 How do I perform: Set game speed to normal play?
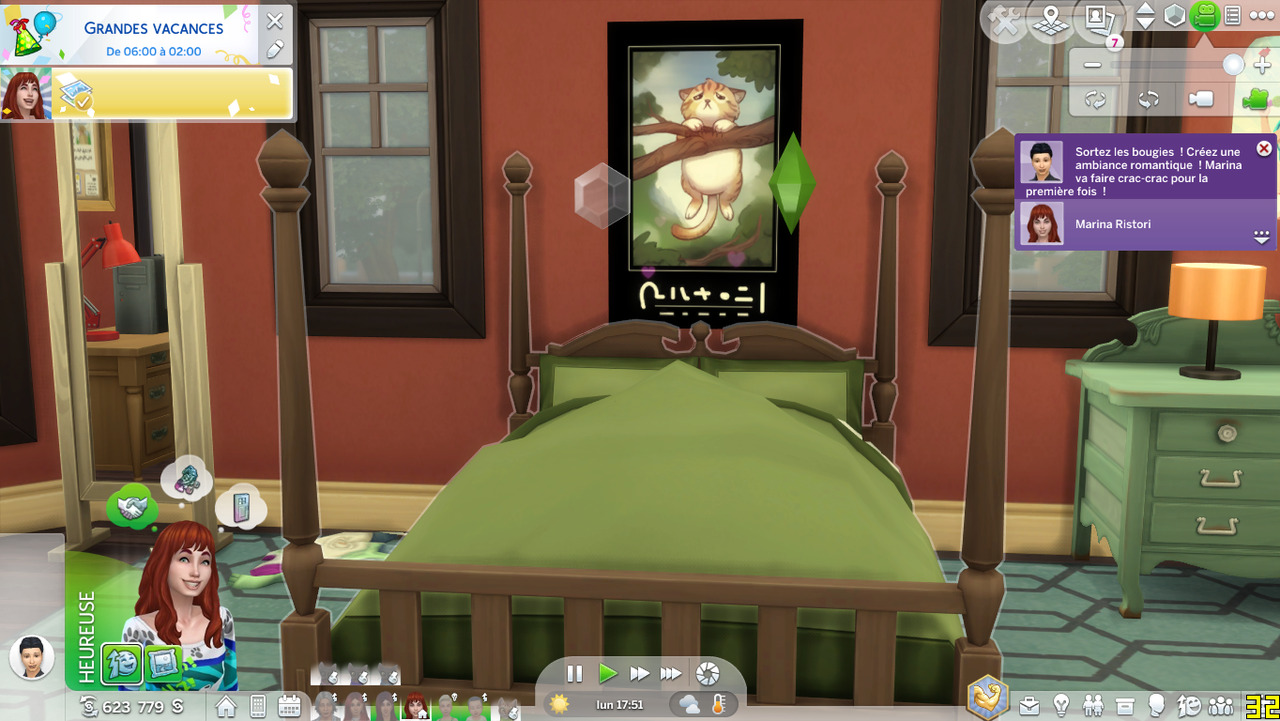[607, 674]
